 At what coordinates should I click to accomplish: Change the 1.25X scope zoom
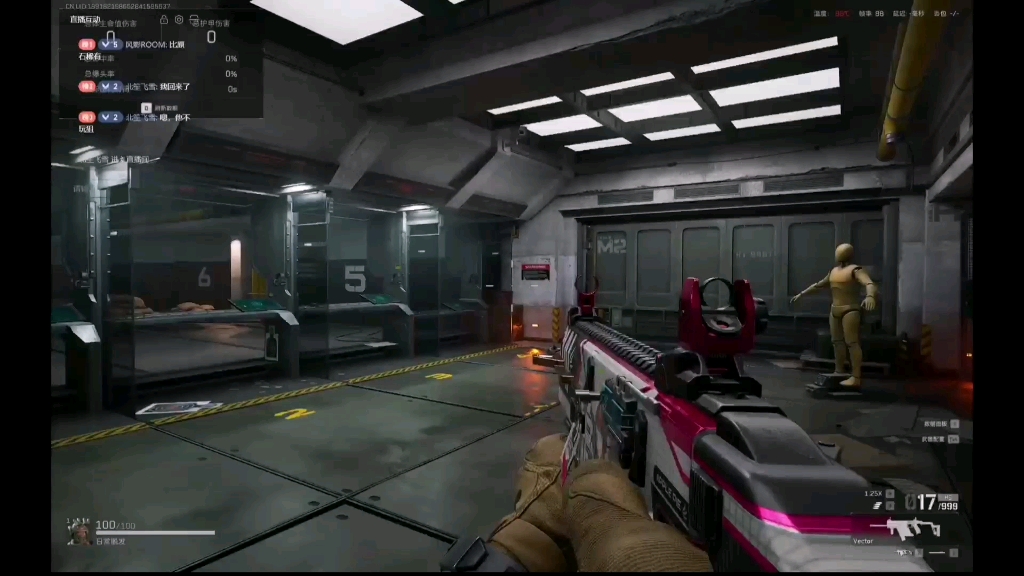[x=874, y=493]
